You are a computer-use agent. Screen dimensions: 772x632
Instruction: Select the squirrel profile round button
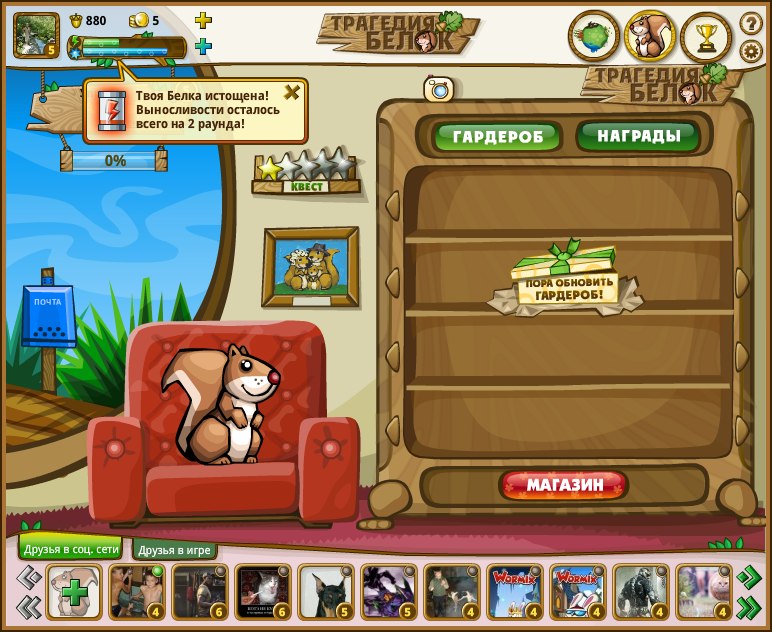click(650, 37)
